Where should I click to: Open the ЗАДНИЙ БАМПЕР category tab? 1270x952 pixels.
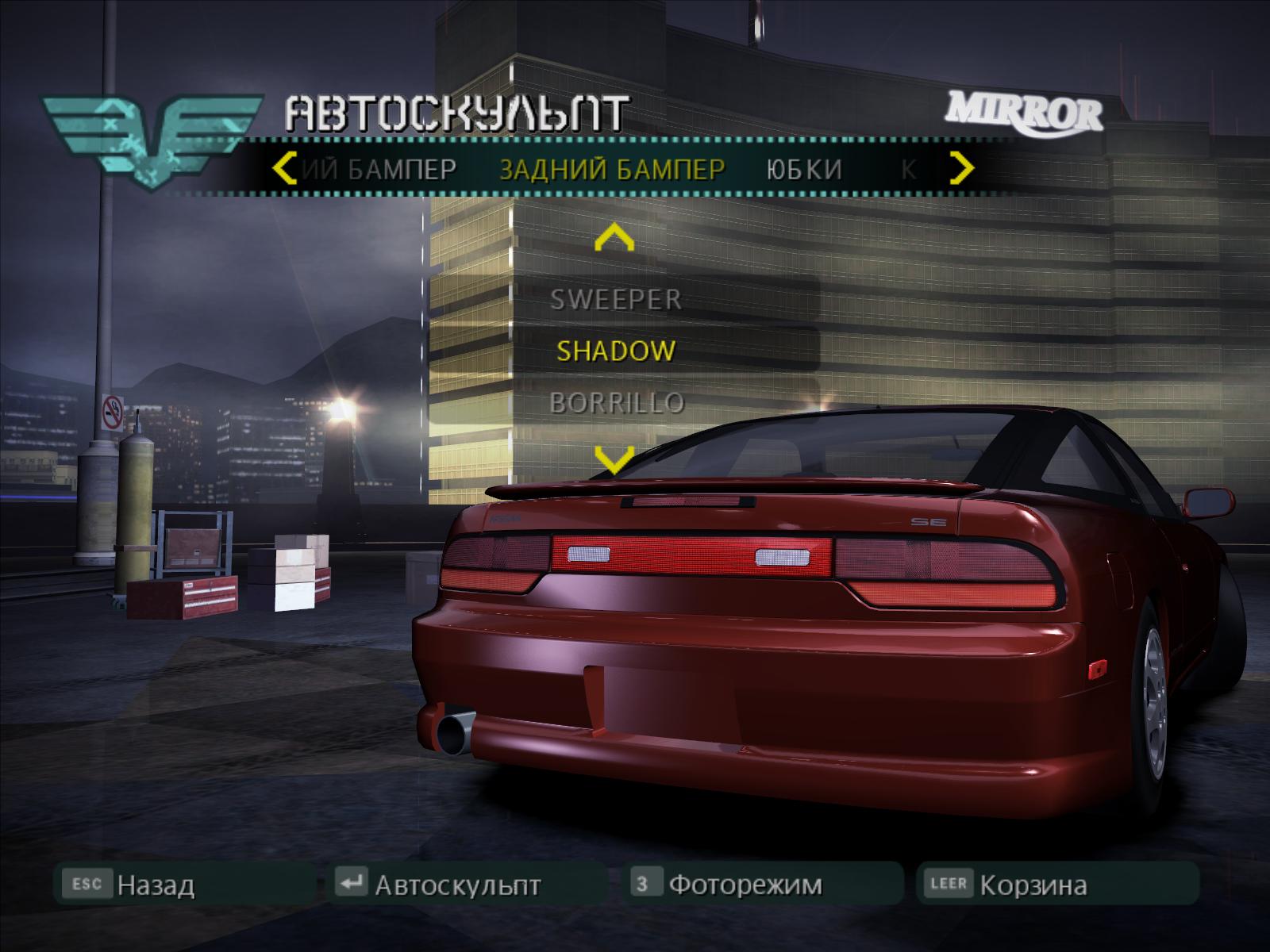point(612,169)
